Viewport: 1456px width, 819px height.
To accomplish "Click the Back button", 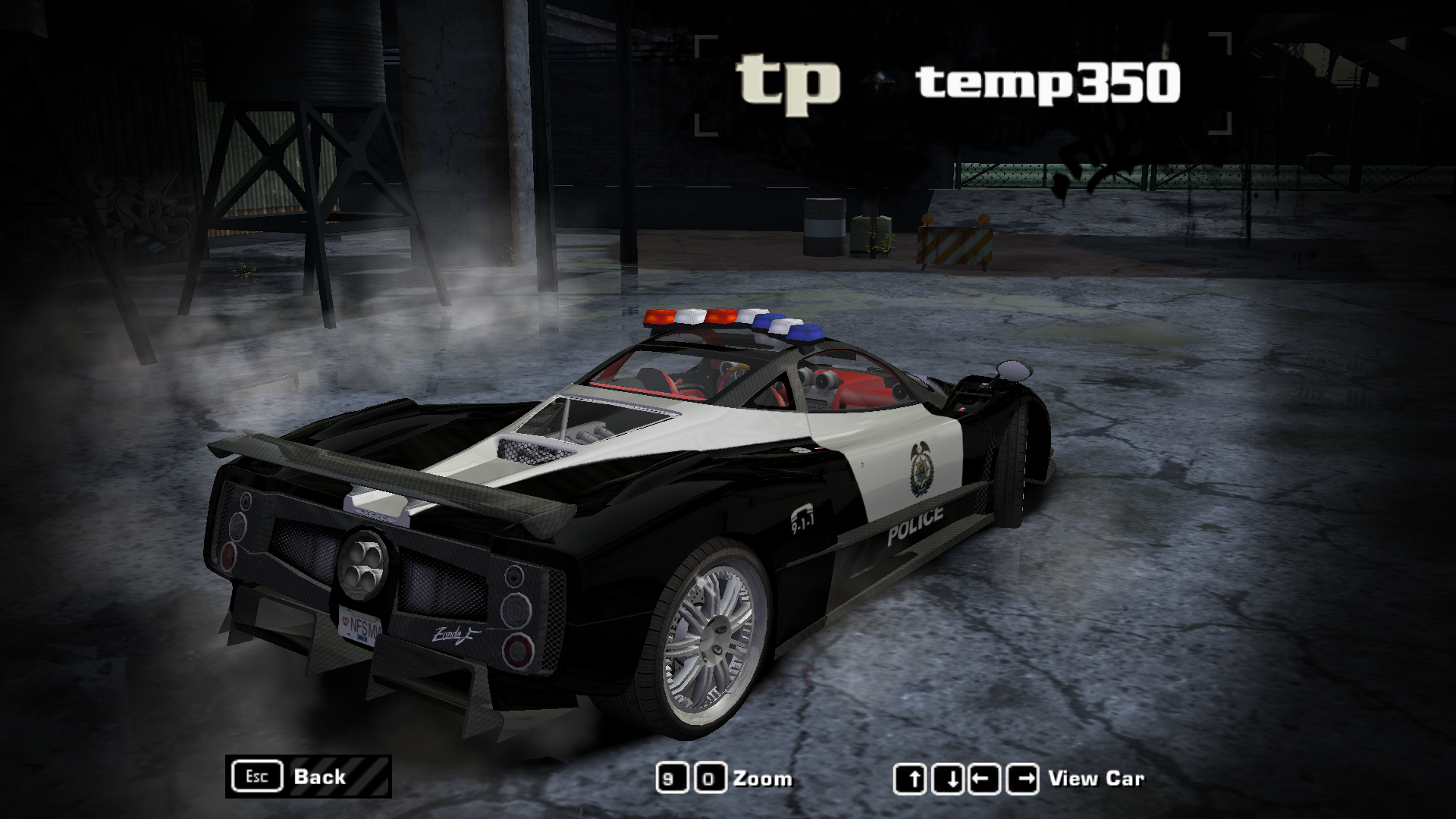I will tap(321, 776).
